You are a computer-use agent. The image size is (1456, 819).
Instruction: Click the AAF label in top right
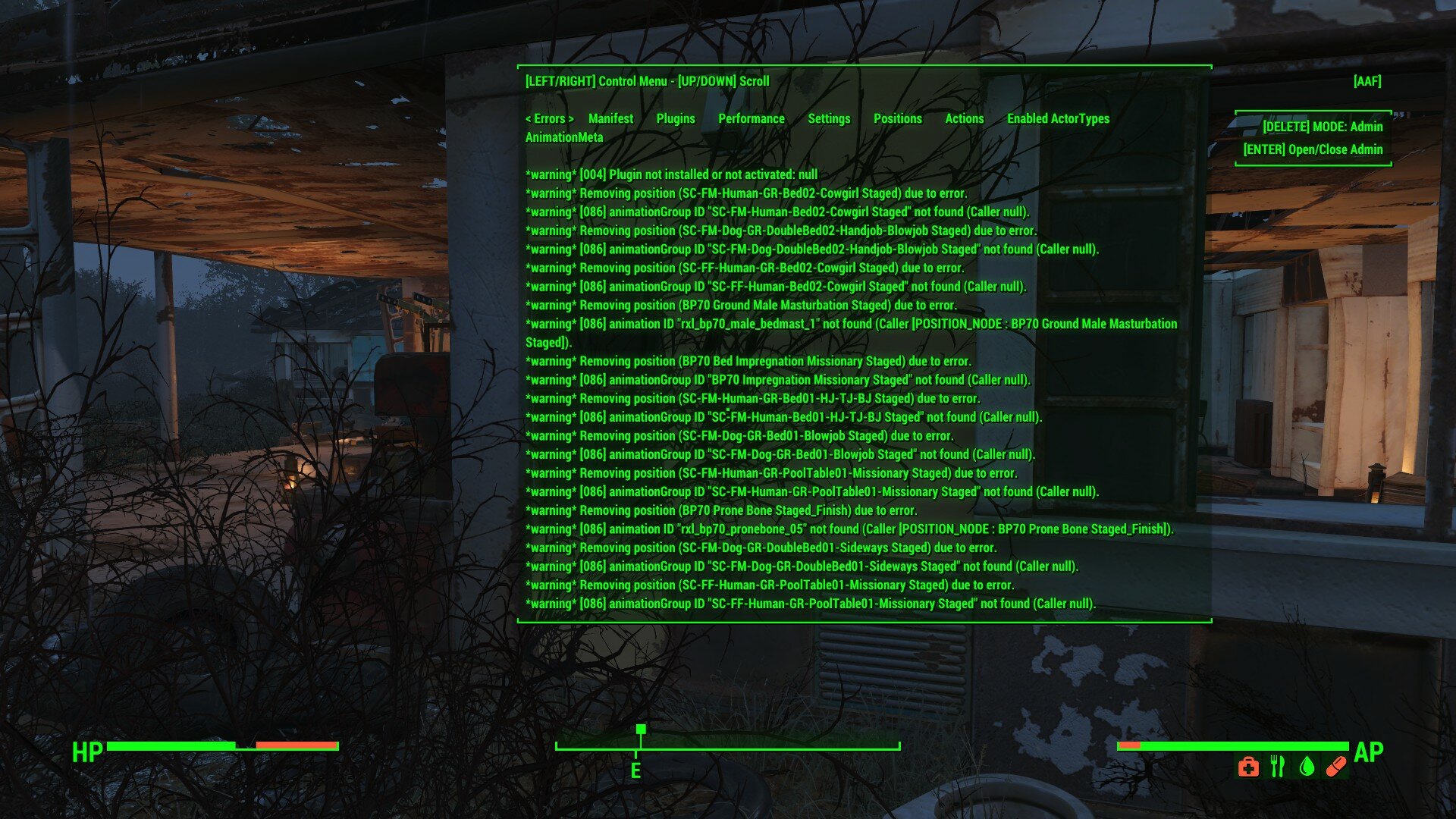click(x=1367, y=81)
